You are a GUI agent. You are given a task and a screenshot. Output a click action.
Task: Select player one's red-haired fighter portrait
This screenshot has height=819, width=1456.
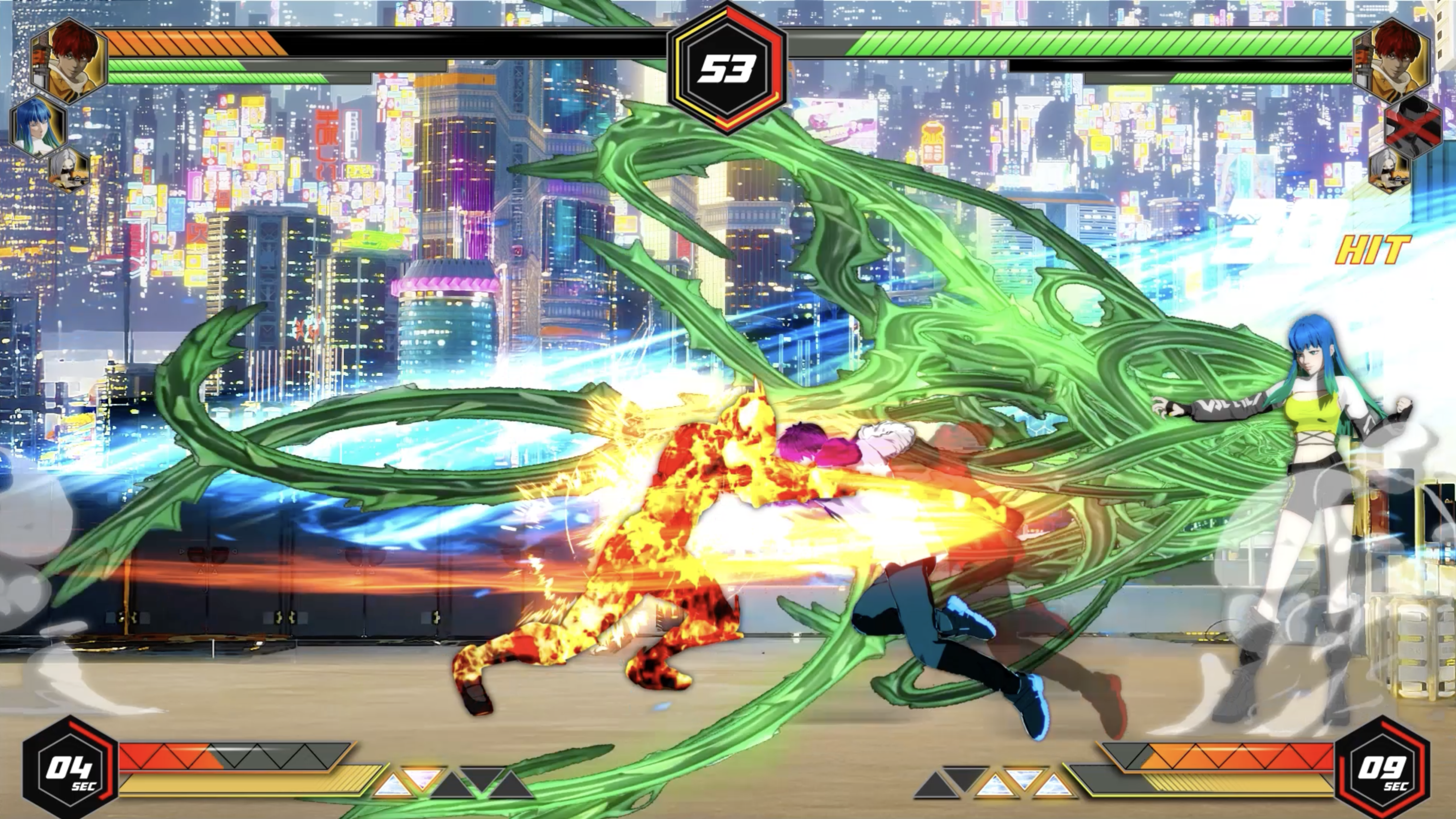click(70, 61)
